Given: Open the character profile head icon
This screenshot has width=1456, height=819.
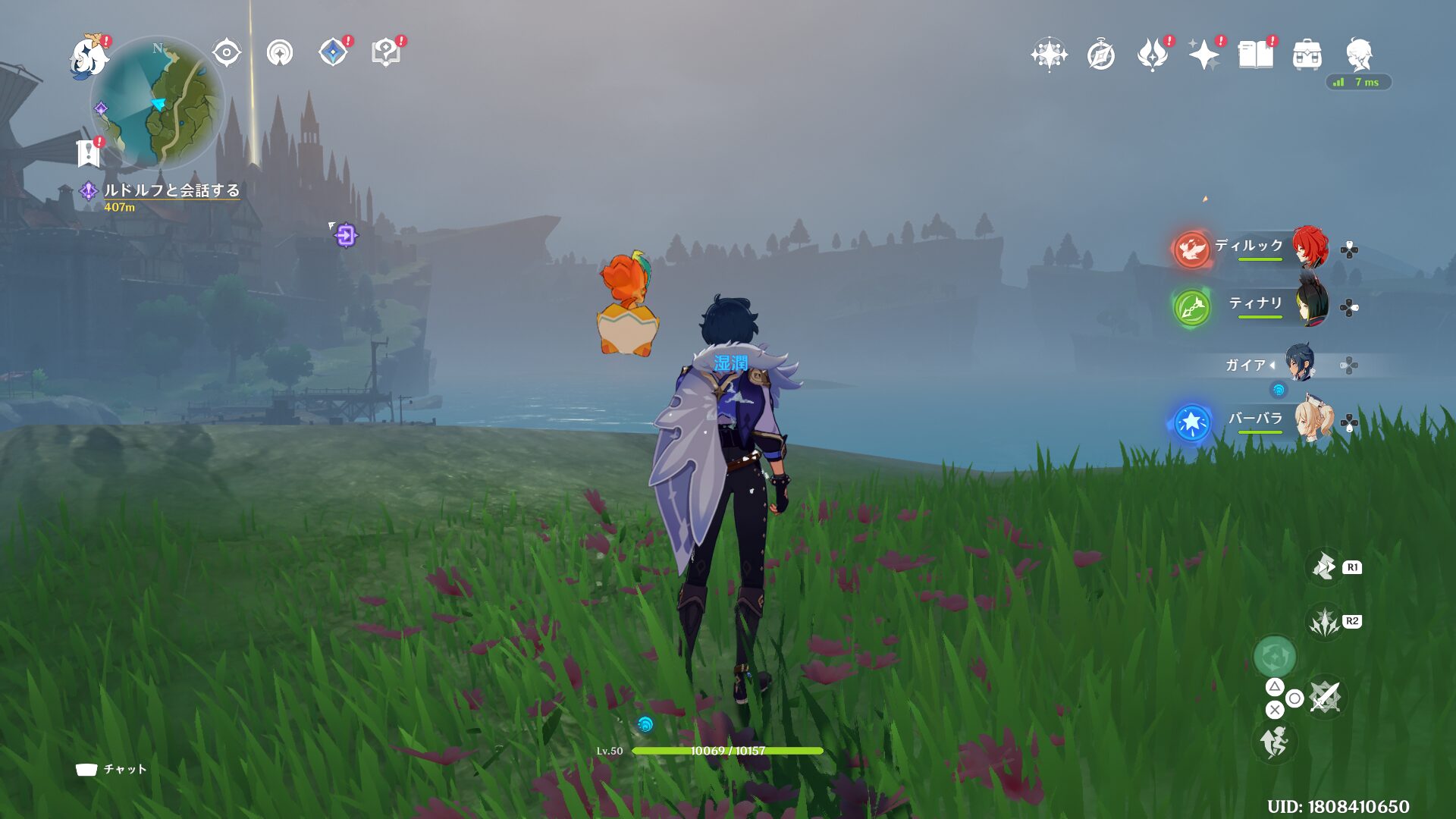Looking at the screenshot, I should click(1358, 55).
